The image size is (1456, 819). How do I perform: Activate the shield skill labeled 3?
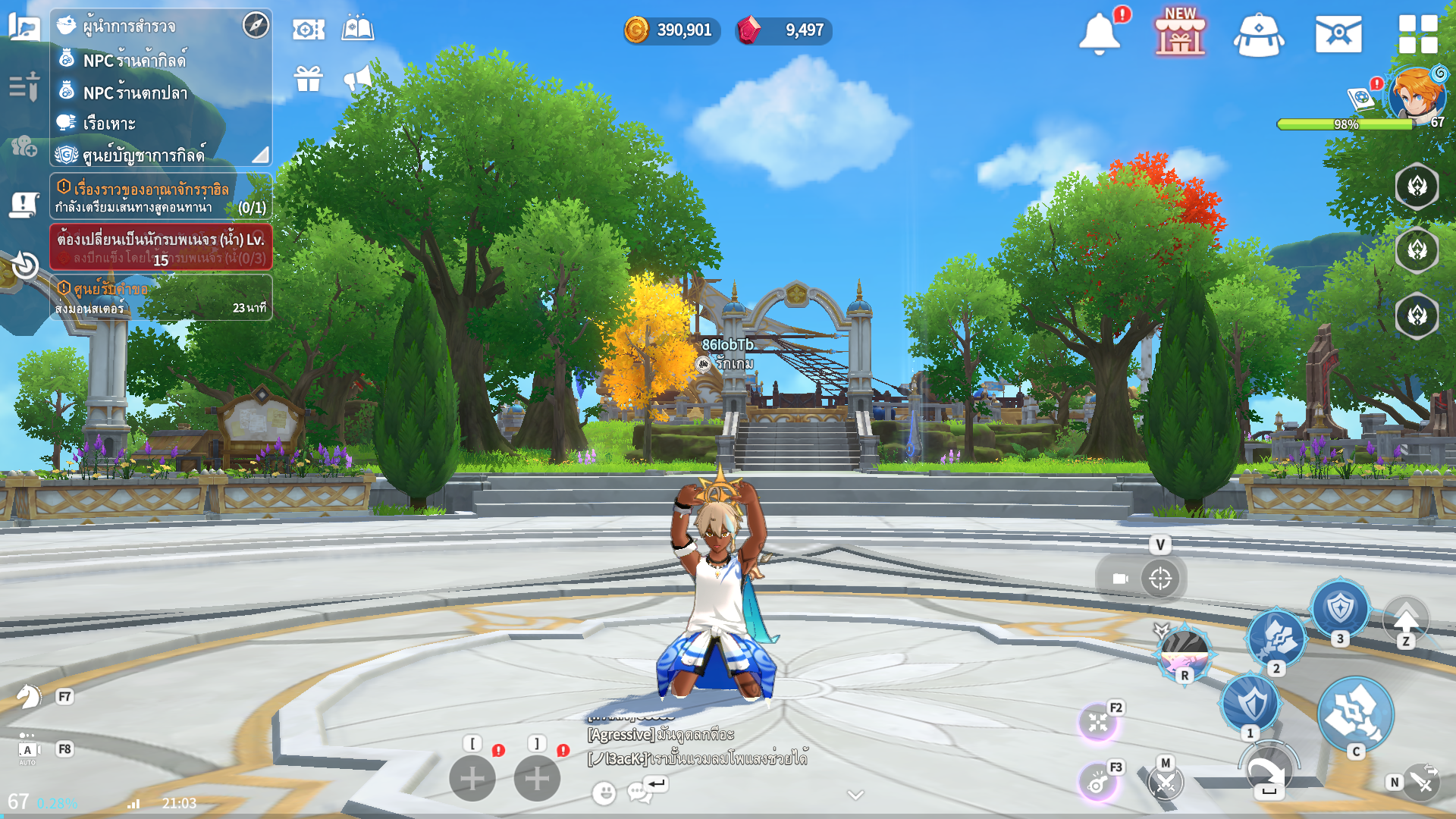click(x=1340, y=608)
